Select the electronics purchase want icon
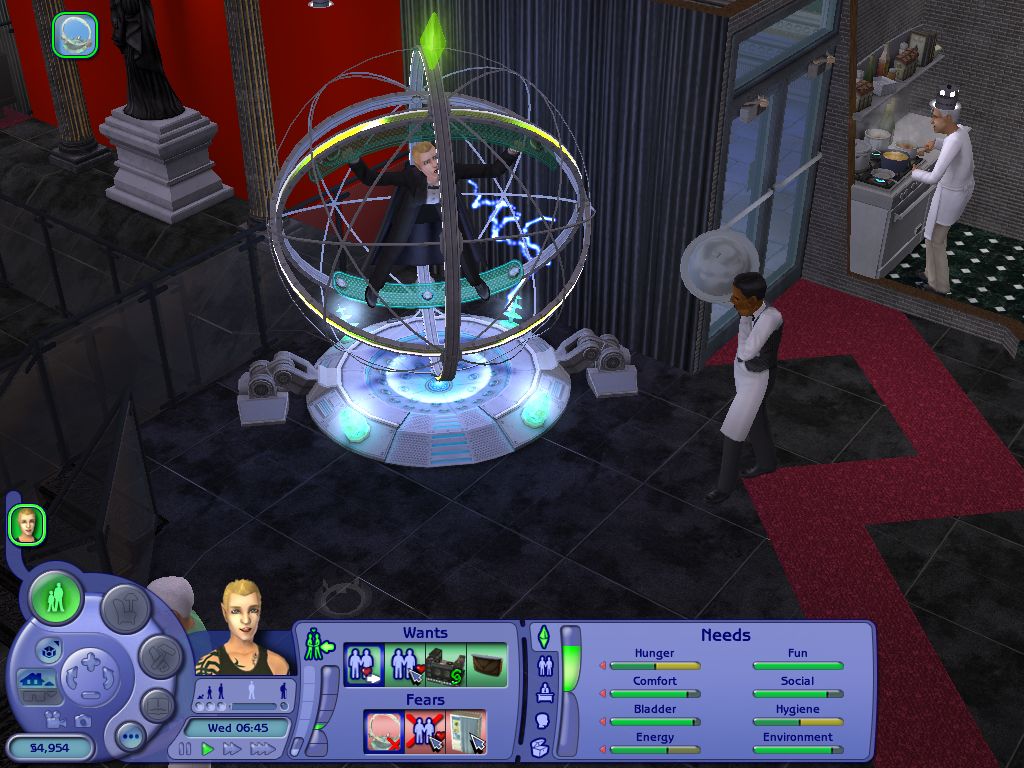This screenshot has height=768, width=1024. (x=445, y=665)
